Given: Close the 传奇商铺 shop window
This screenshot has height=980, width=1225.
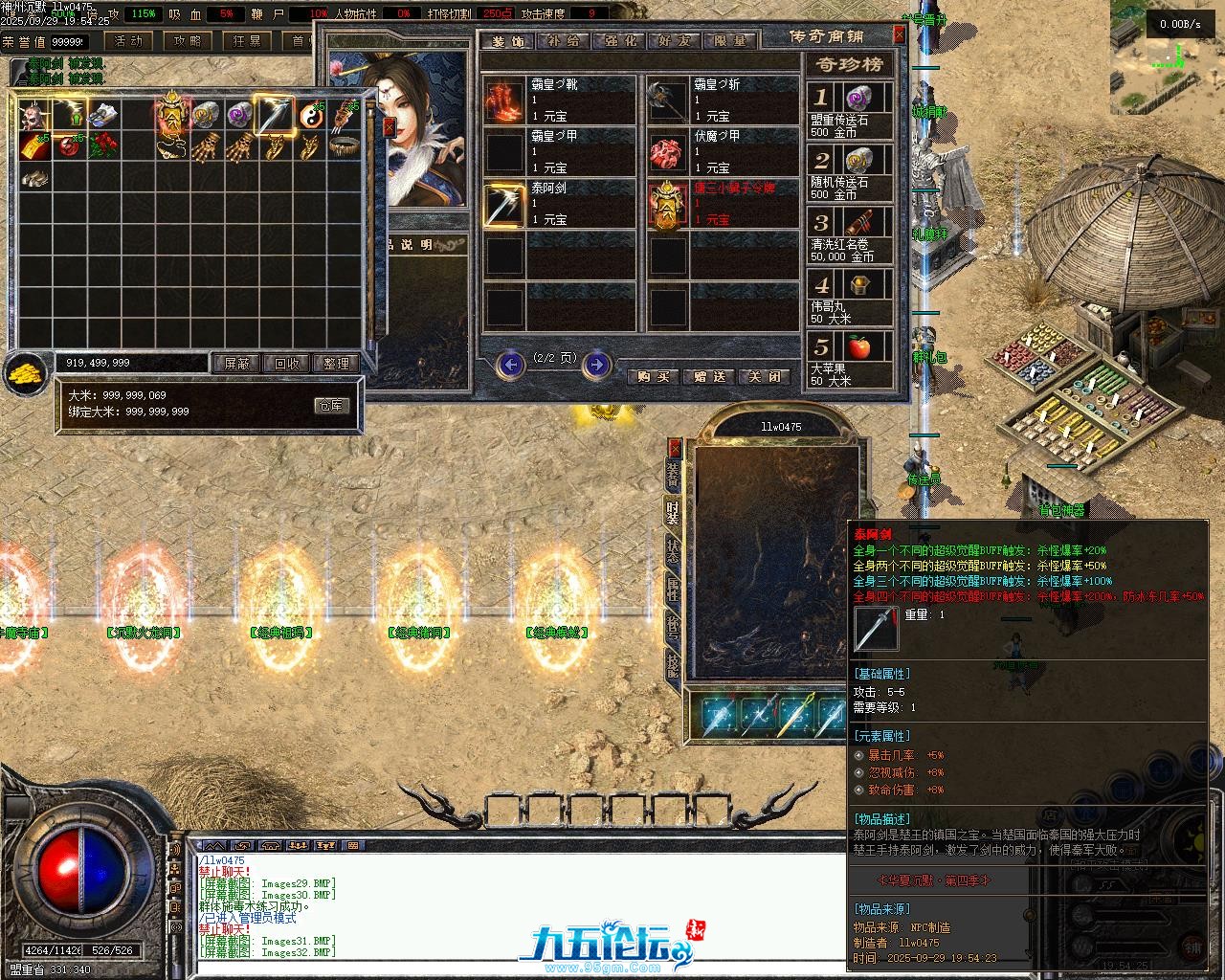Looking at the screenshot, I should (x=899, y=35).
